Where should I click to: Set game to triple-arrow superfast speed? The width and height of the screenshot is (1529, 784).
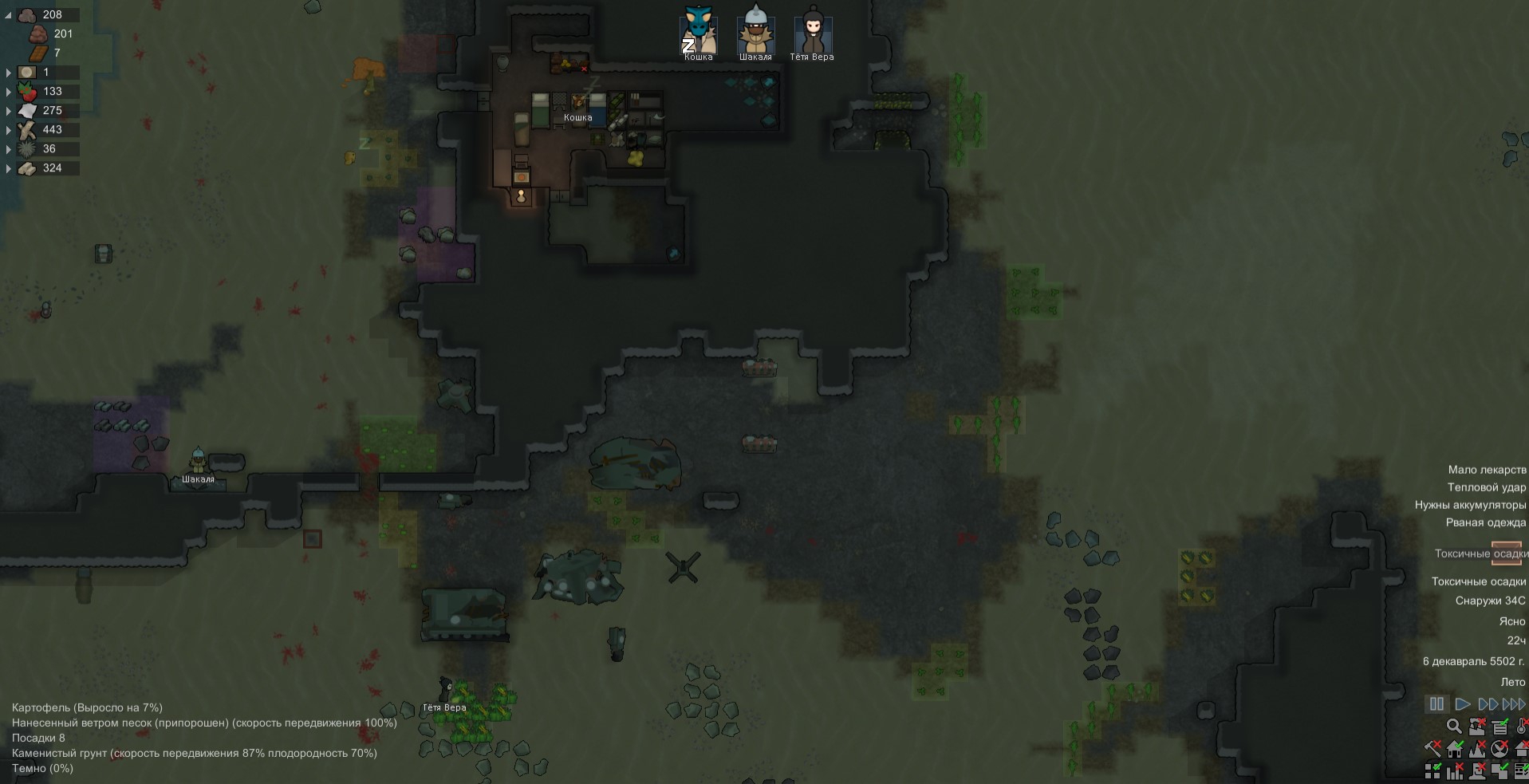(x=1513, y=704)
